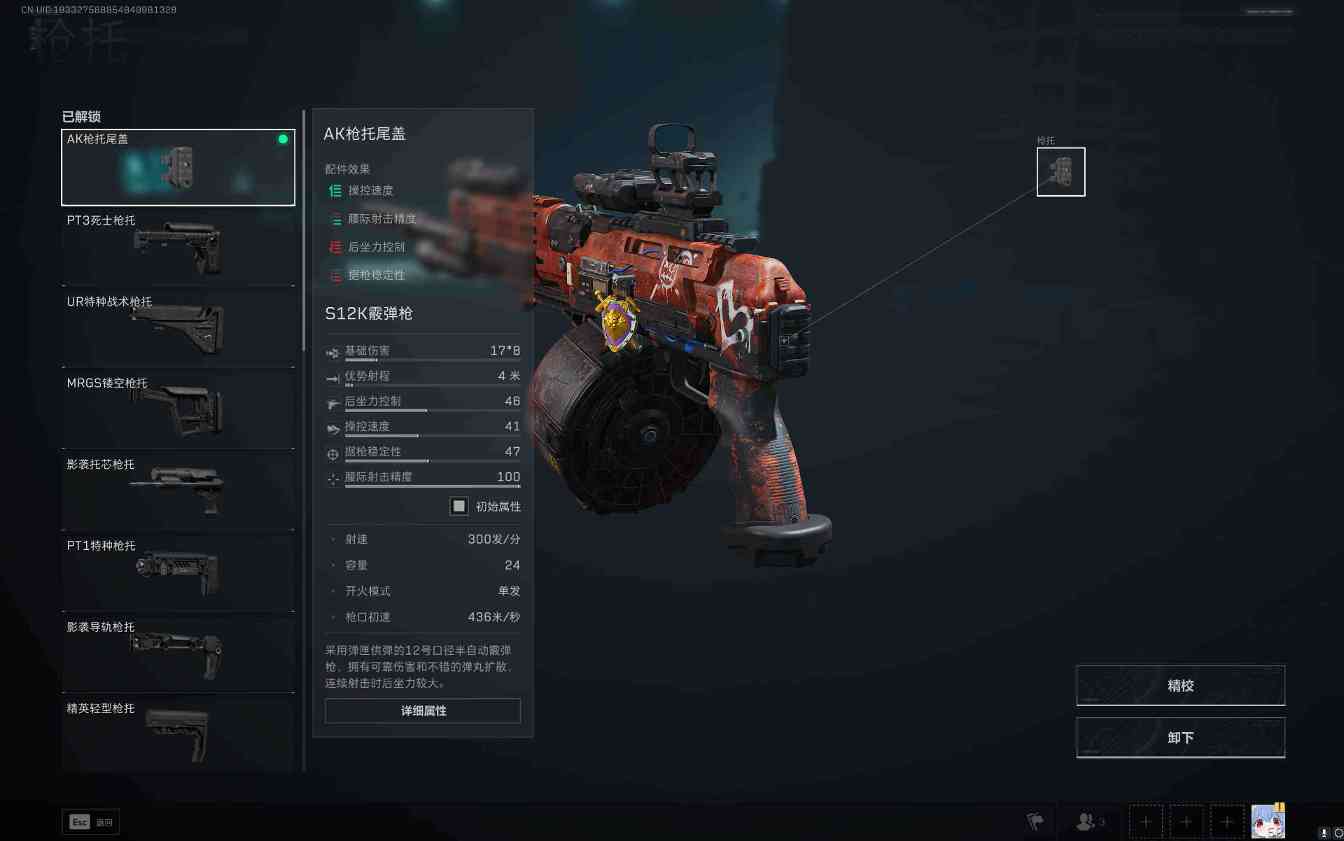Open the friends/social icon near the bottom

1086,821
